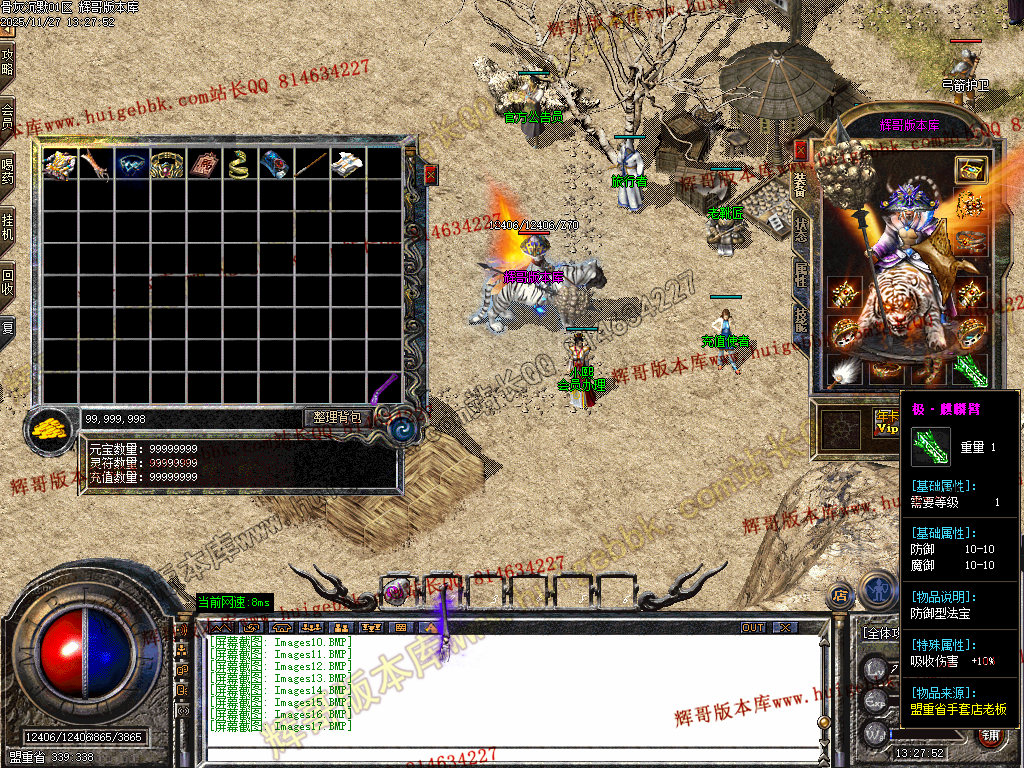Screen dimensions: 1024x768
Task: Click the OUT button above the chat
Action: pyautogui.click(x=753, y=627)
